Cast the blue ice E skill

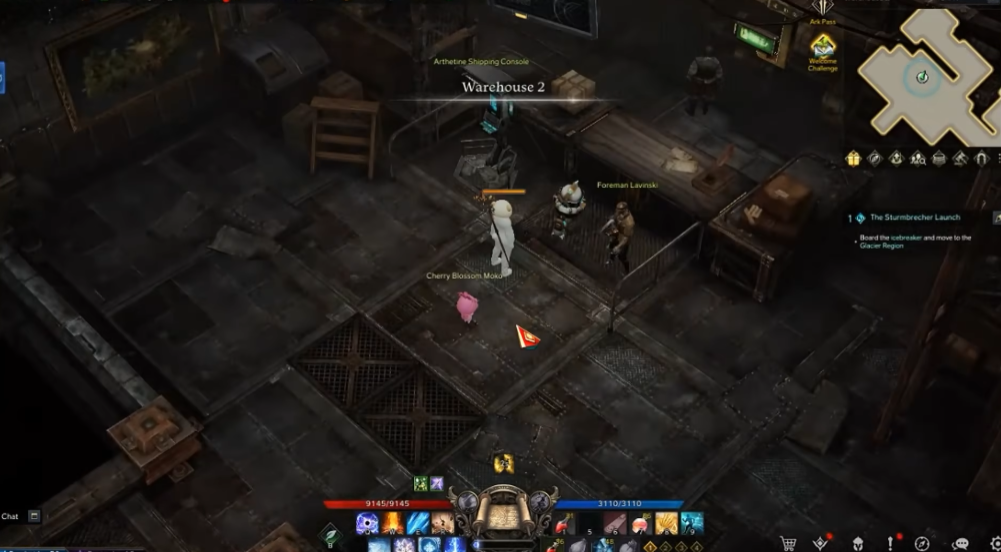point(418,523)
